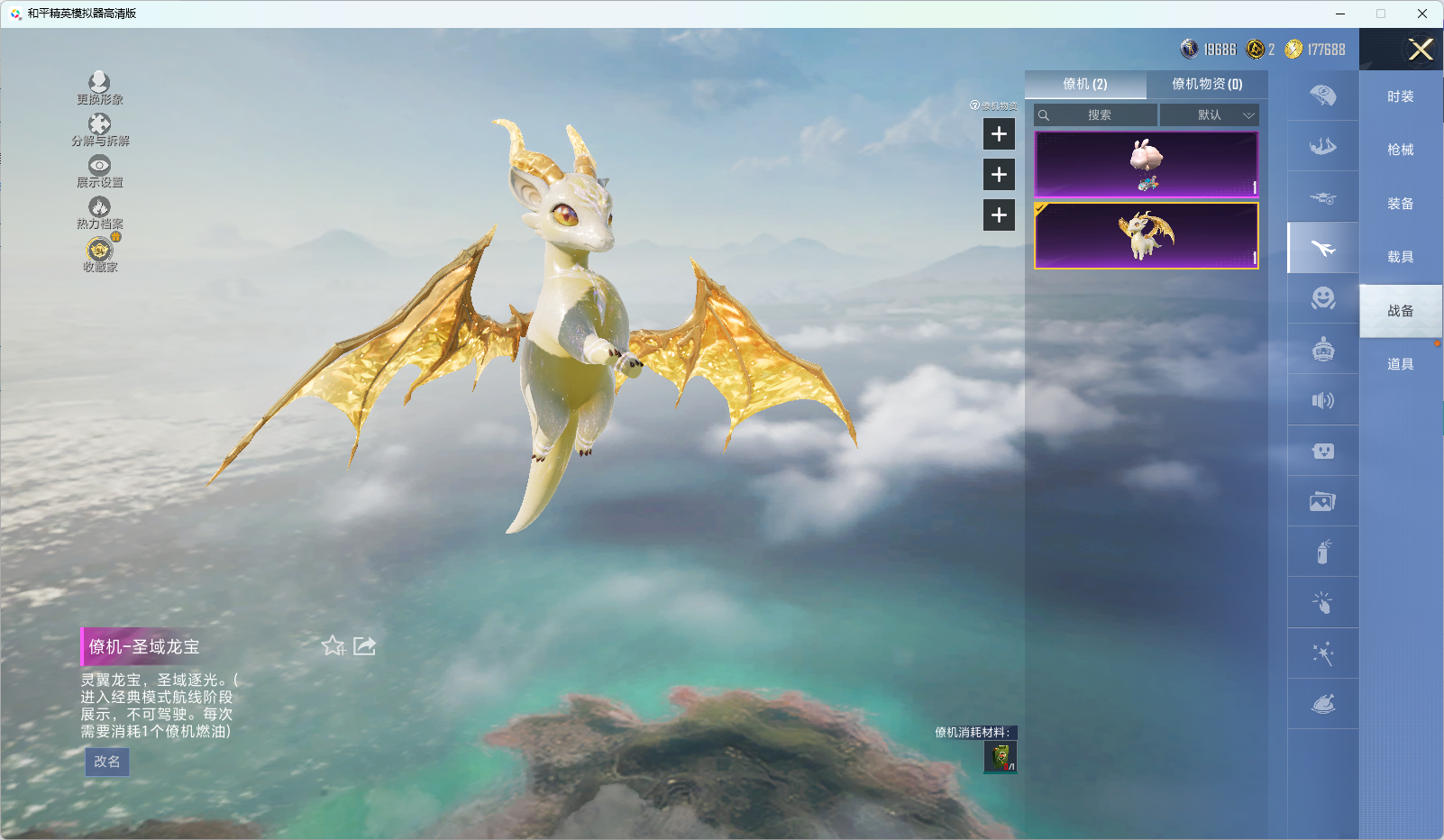Select the 装备 equipment category
The width and height of the screenshot is (1444, 840).
pyautogui.click(x=1400, y=204)
